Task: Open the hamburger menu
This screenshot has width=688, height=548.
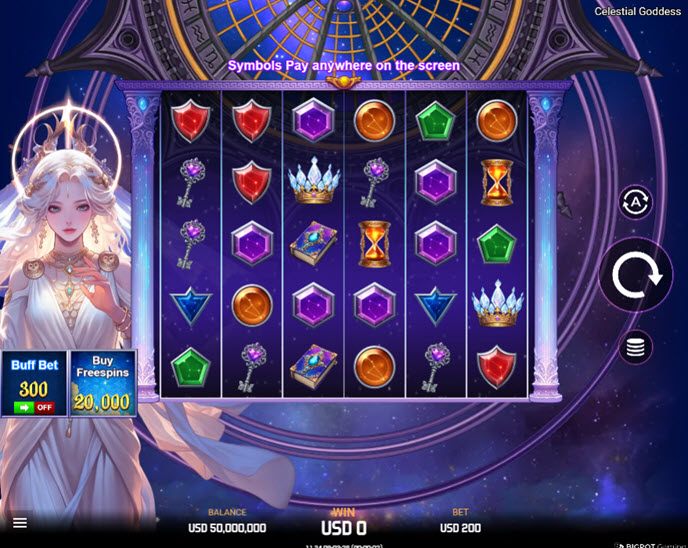Action: [20, 522]
